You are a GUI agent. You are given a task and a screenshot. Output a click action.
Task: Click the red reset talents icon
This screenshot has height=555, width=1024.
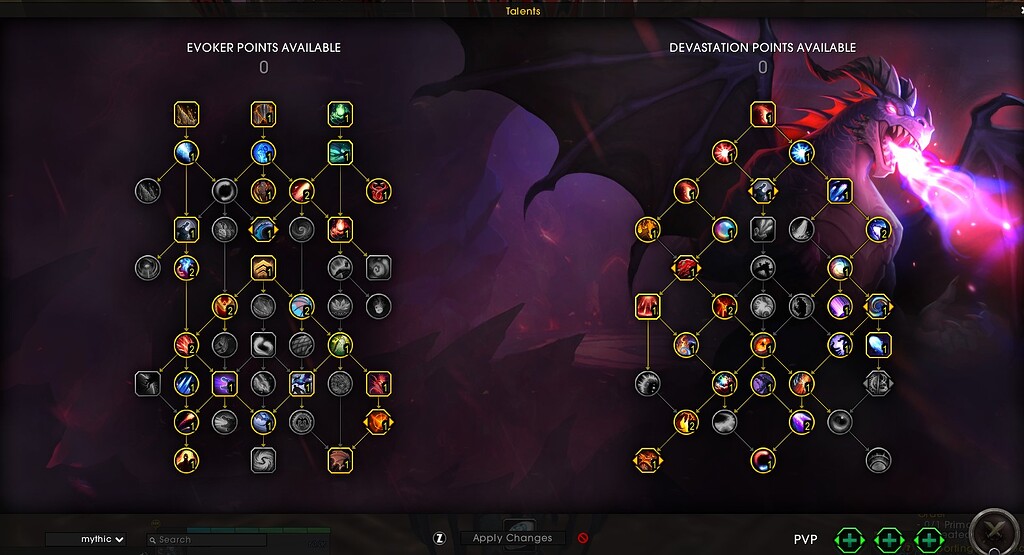pyautogui.click(x=583, y=538)
